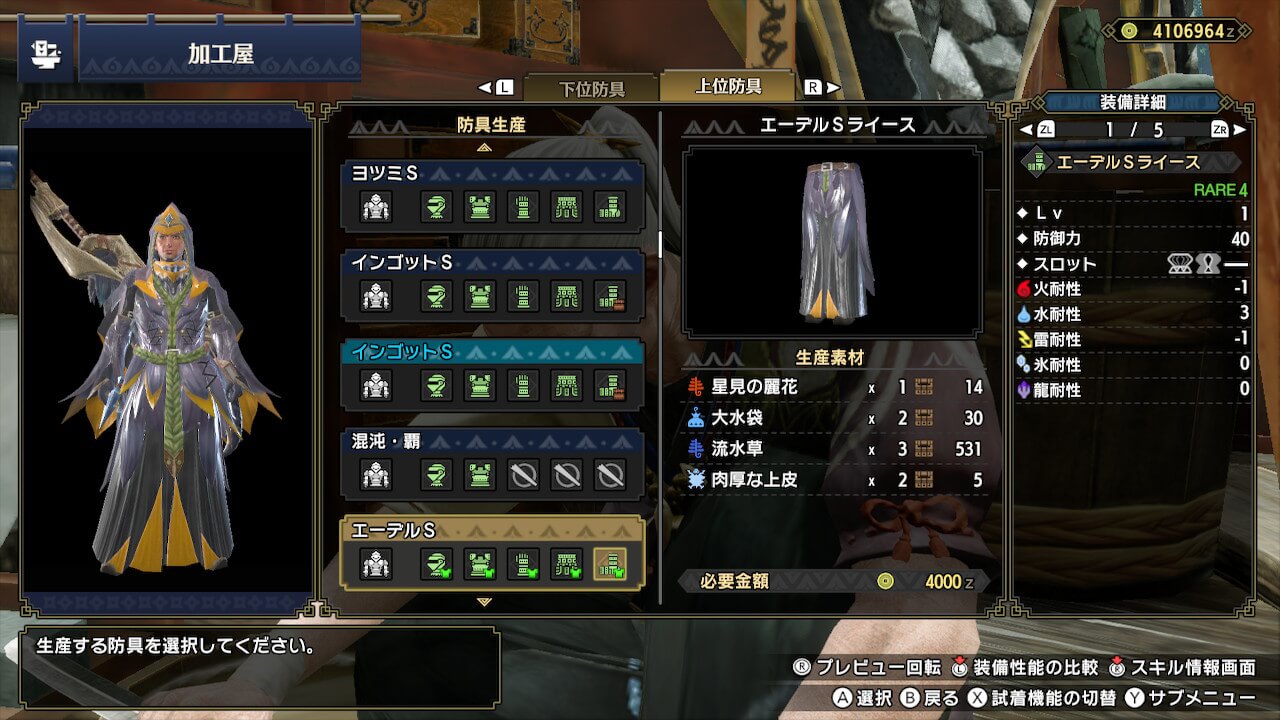Click the up arrow above the armor list
1280x720 pixels.
485,147
